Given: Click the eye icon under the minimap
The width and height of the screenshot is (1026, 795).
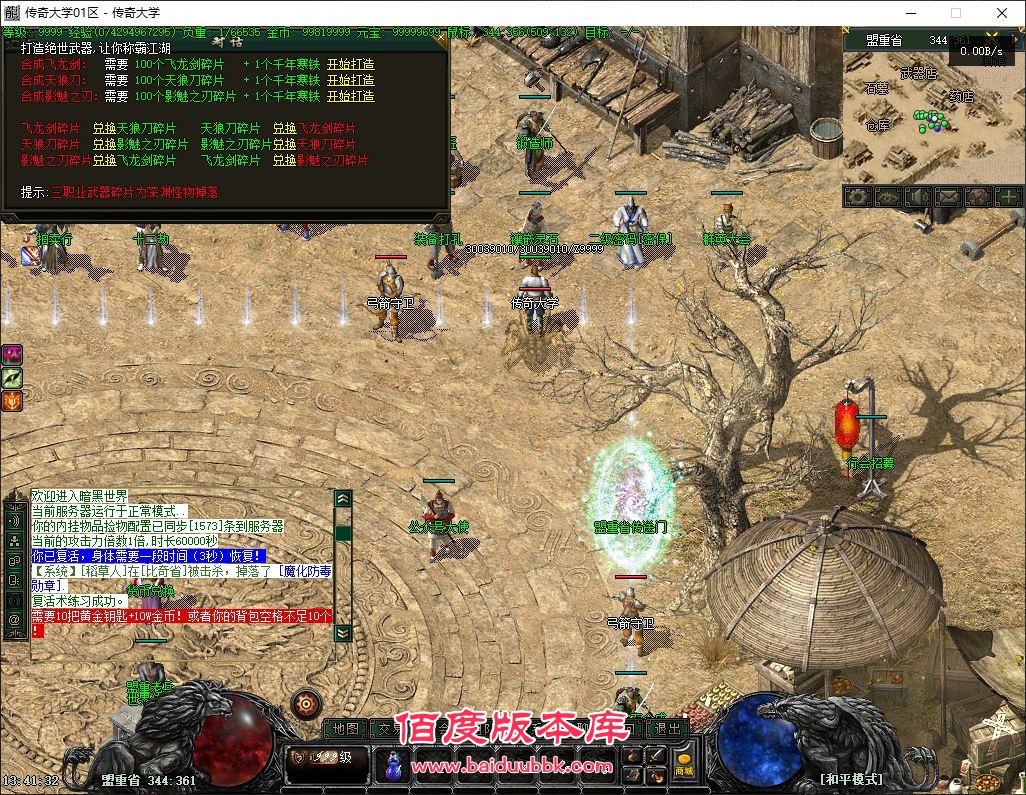Looking at the screenshot, I should point(887,197).
